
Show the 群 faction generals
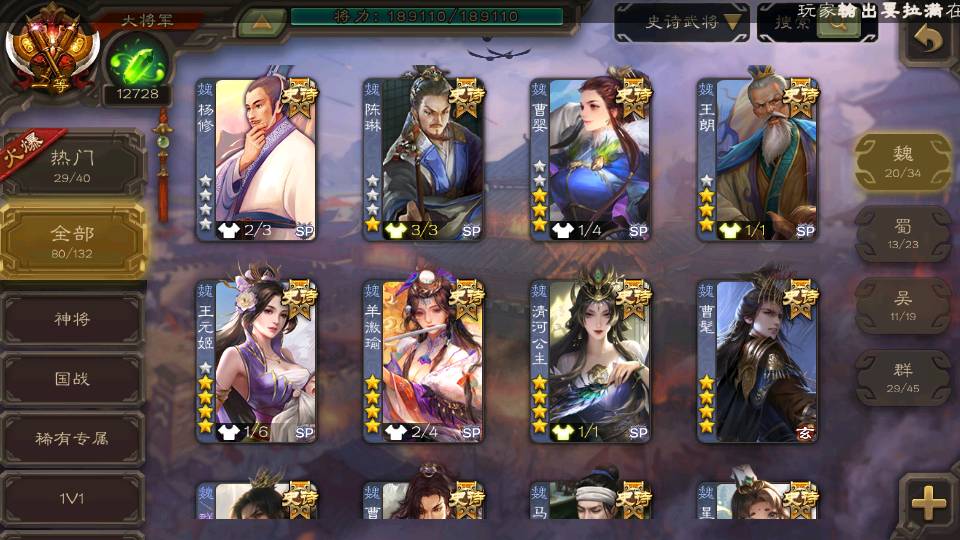[903, 377]
